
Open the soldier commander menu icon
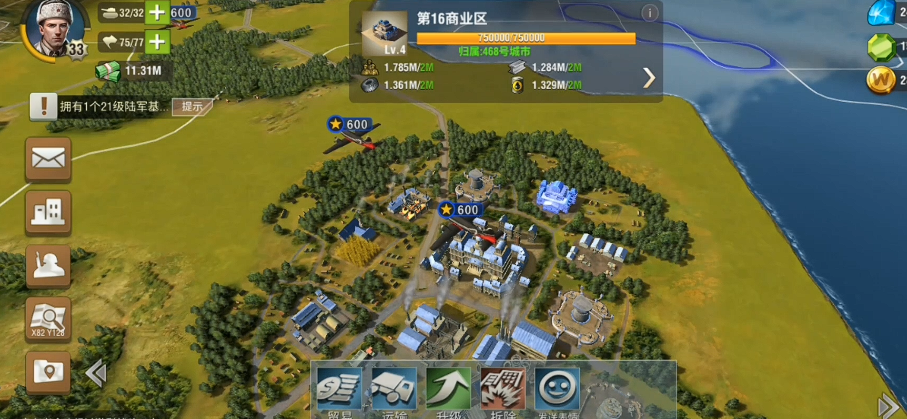point(48,266)
